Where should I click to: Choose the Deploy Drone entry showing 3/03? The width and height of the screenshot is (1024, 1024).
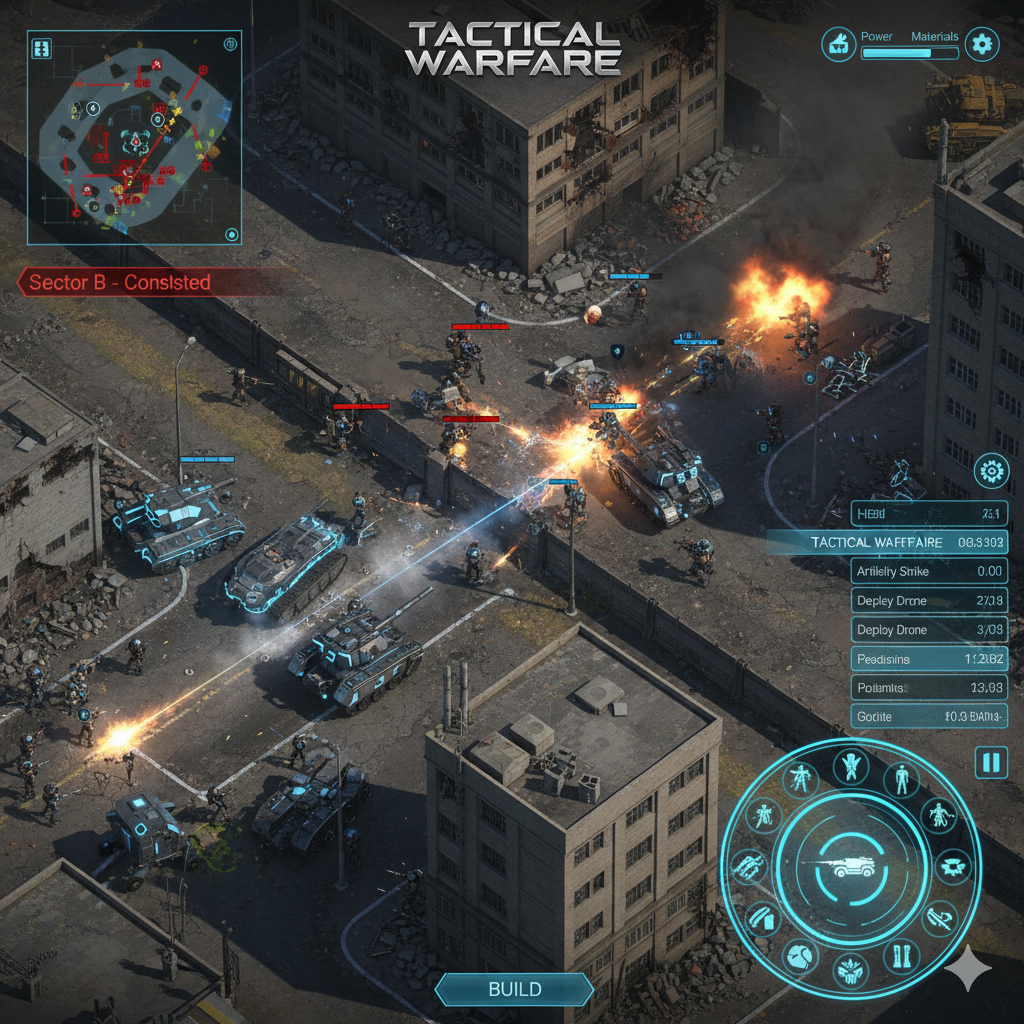click(928, 630)
